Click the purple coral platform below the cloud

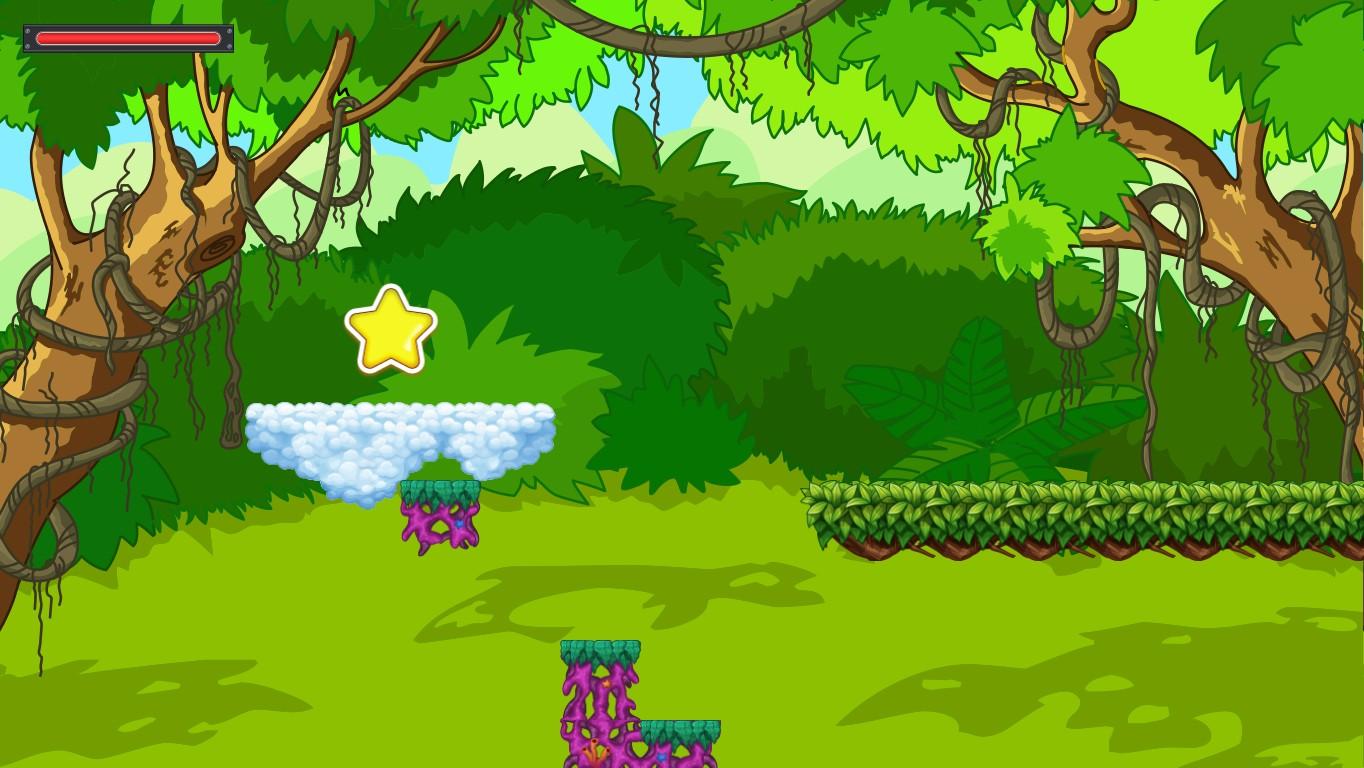440,515
